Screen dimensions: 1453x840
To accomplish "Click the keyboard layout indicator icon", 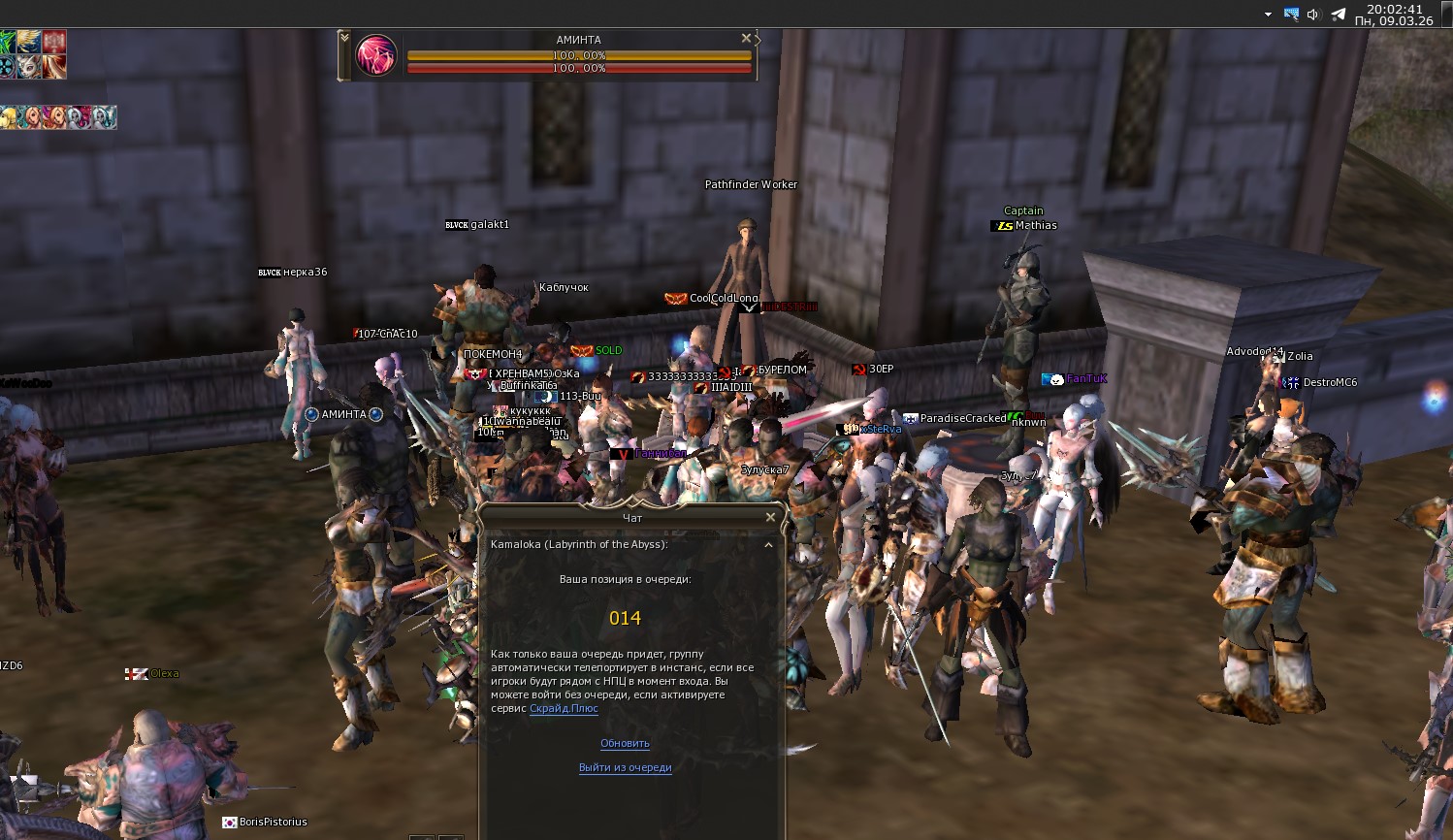I will [x=1290, y=14].
